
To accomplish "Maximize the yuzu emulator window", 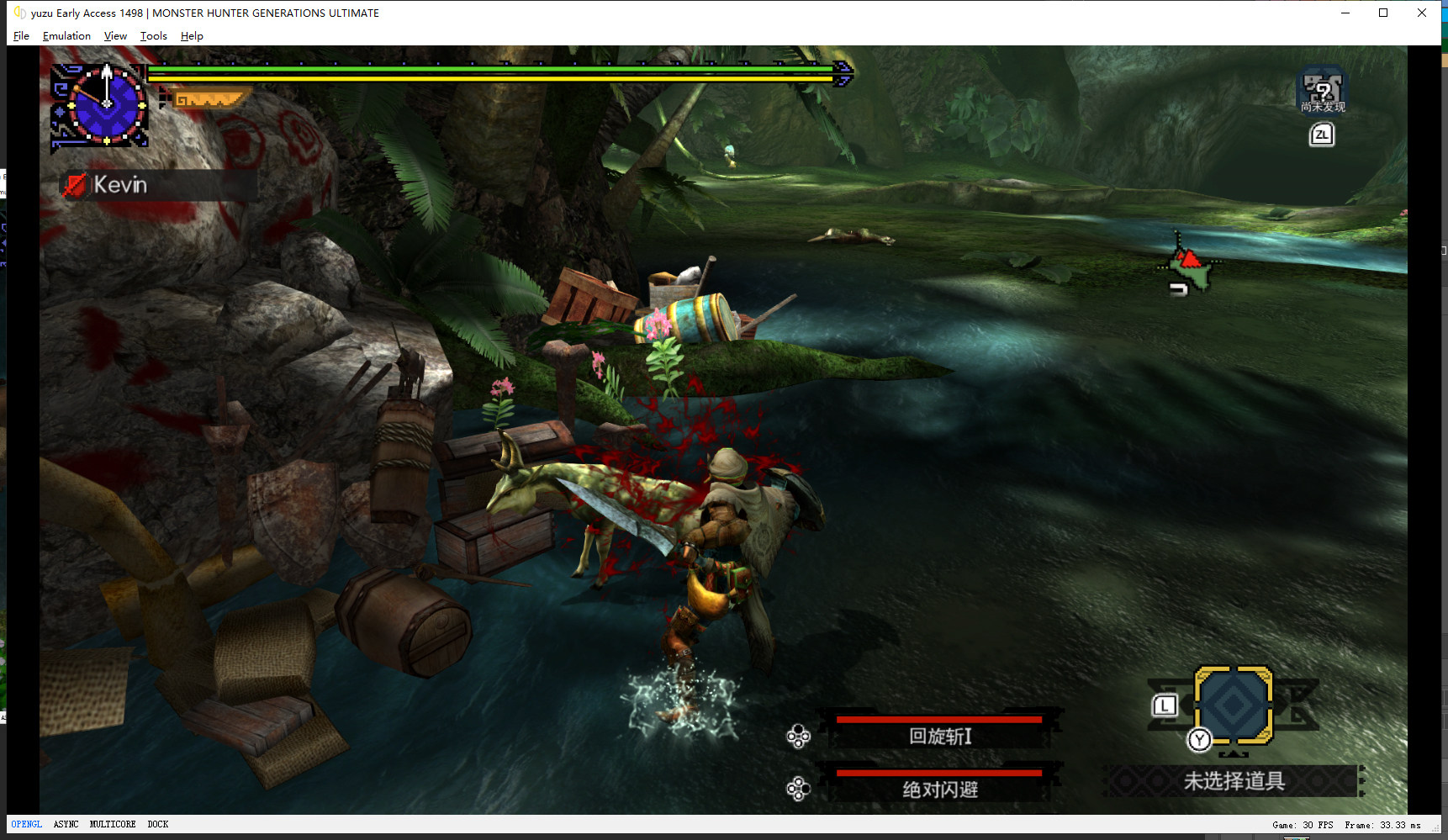I will pyautogui.click(x=1383, y=13).
